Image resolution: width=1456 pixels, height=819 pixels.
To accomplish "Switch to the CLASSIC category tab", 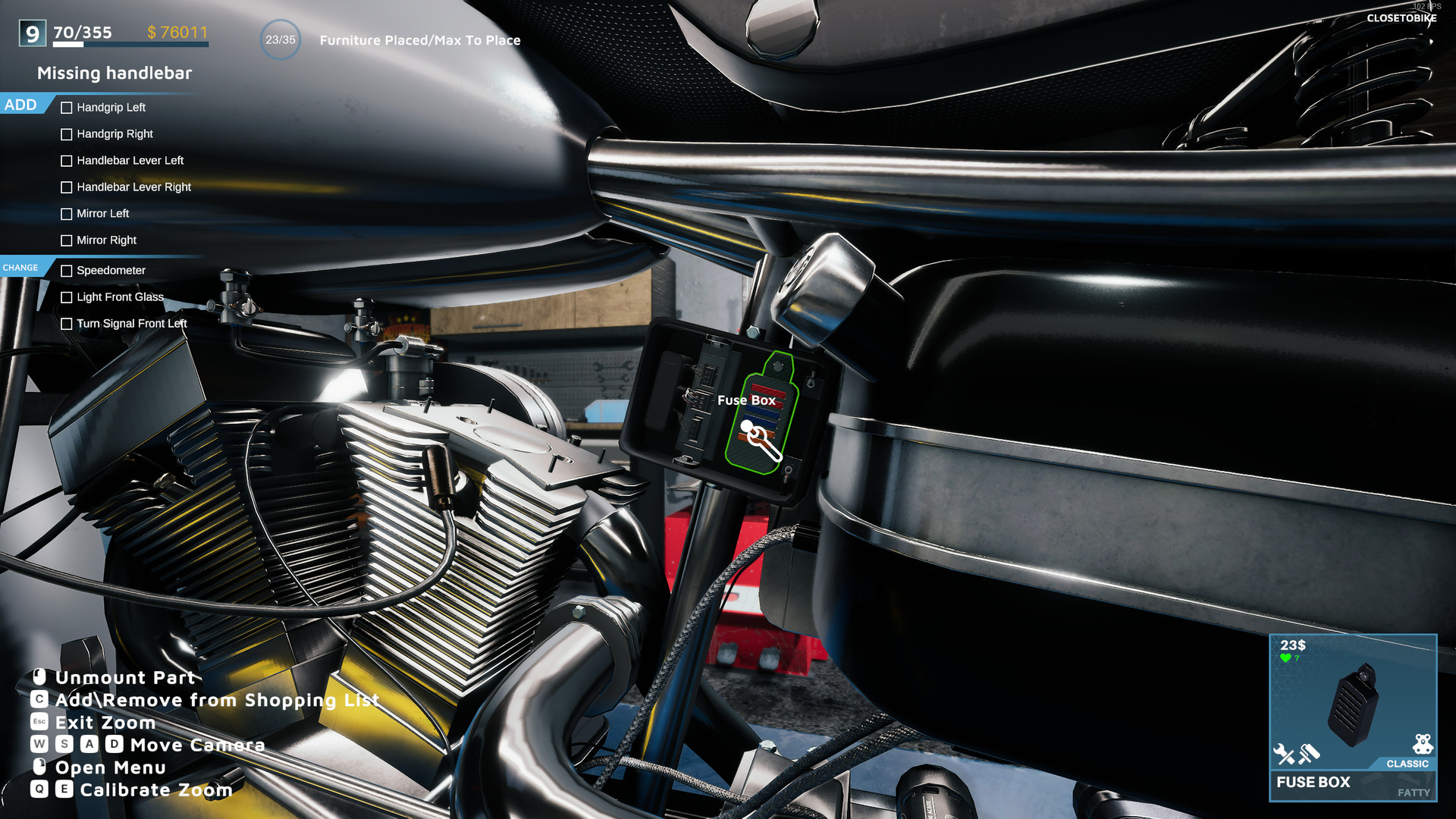I will click(x=1407, y=764).
